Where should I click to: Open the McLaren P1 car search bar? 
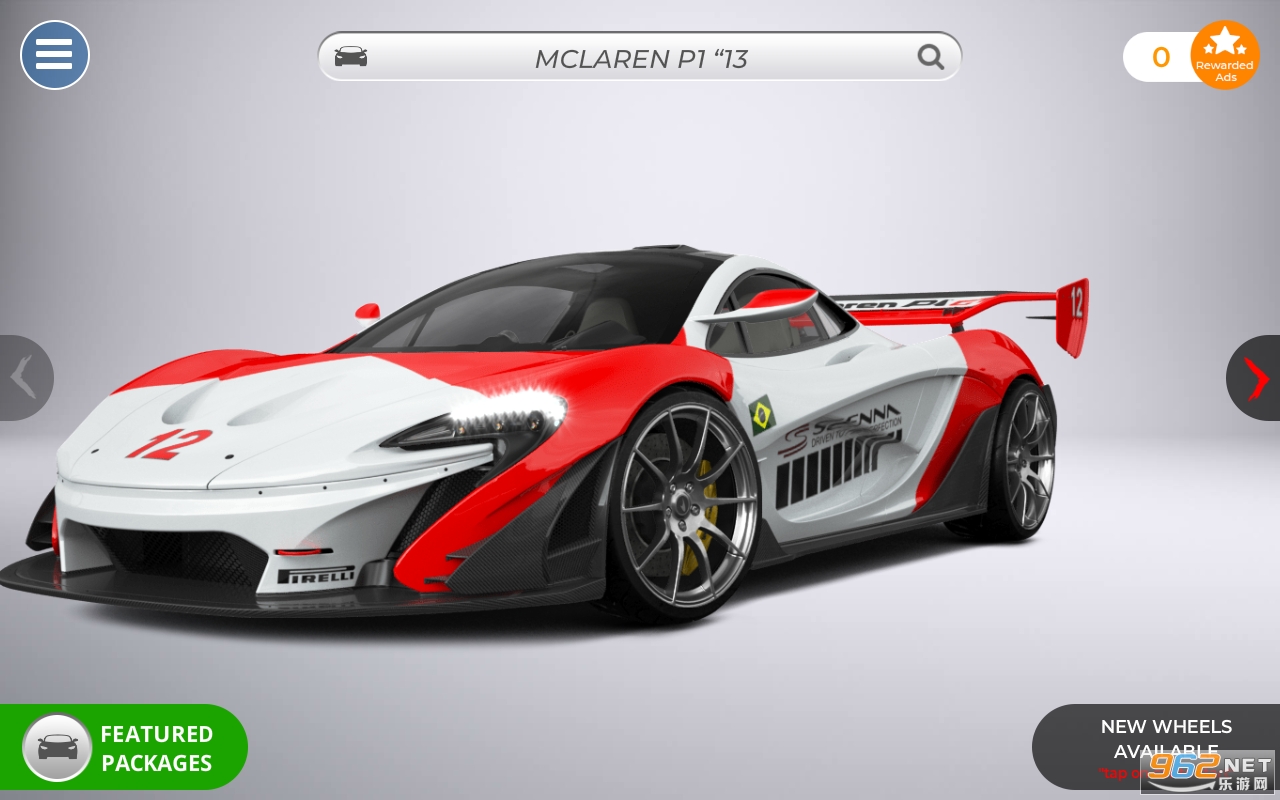(640, 58)
